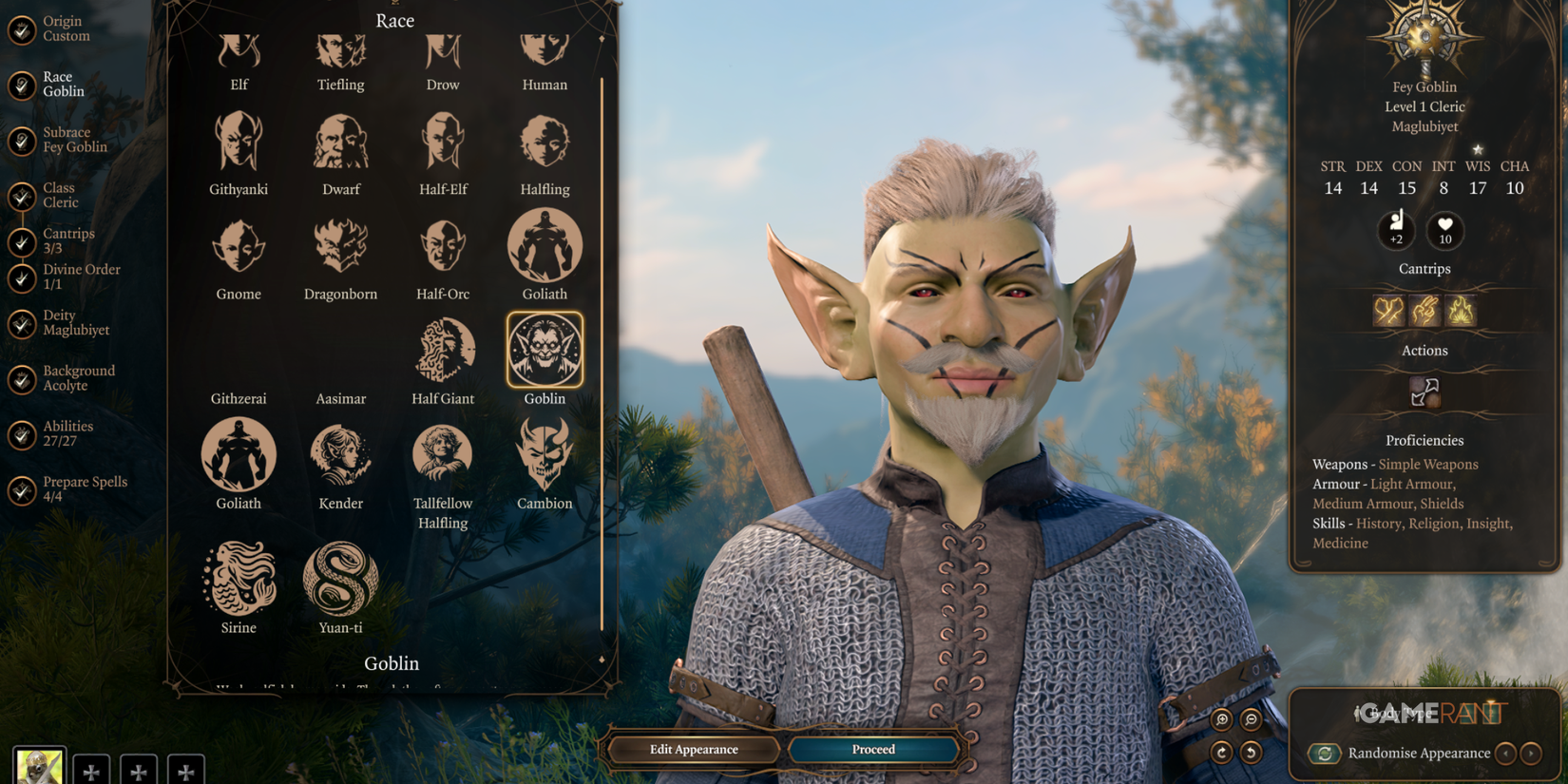Open the Edit Appearance screen

[692, 749]
